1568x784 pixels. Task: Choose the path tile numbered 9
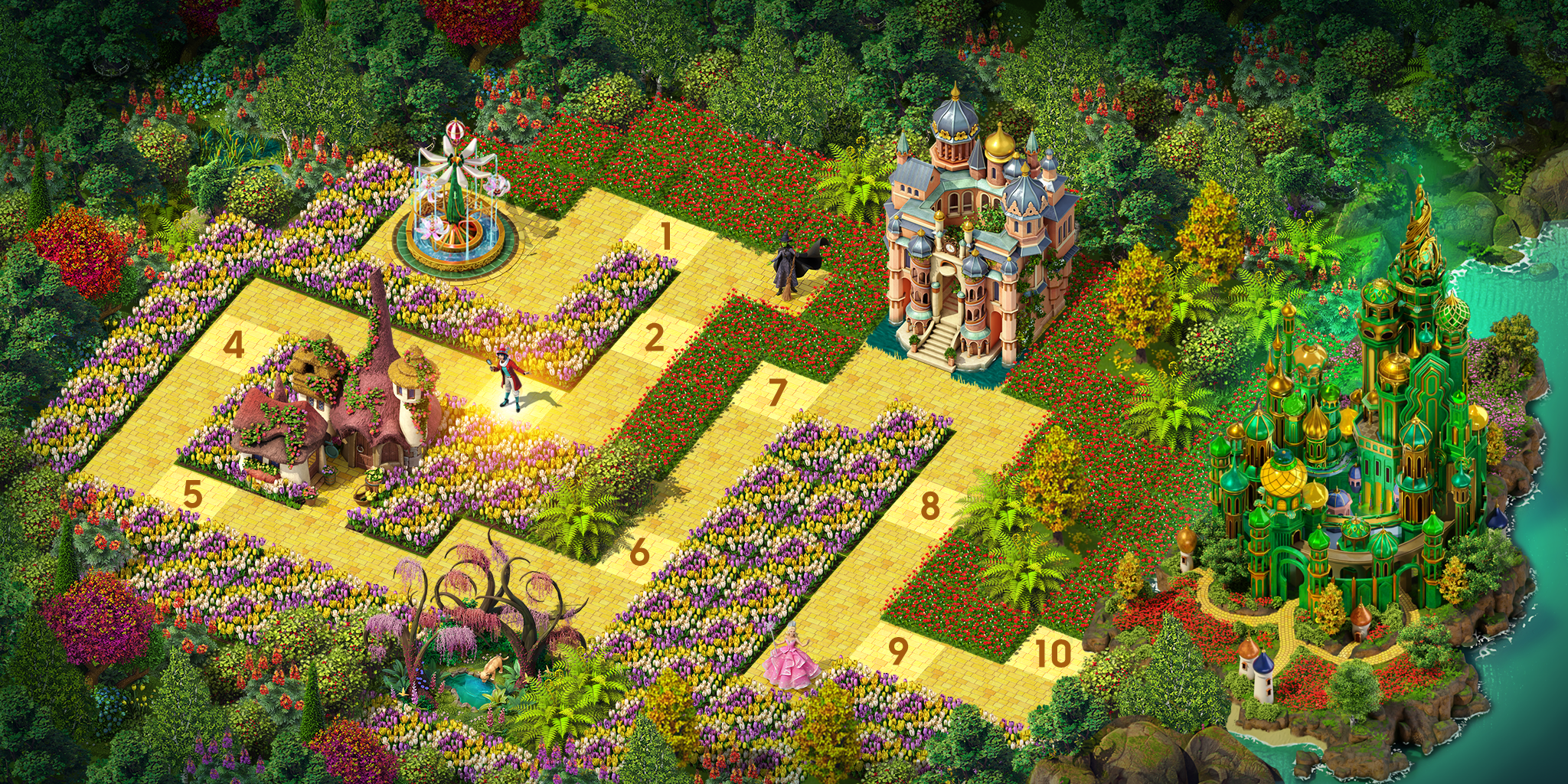(897, 651)
